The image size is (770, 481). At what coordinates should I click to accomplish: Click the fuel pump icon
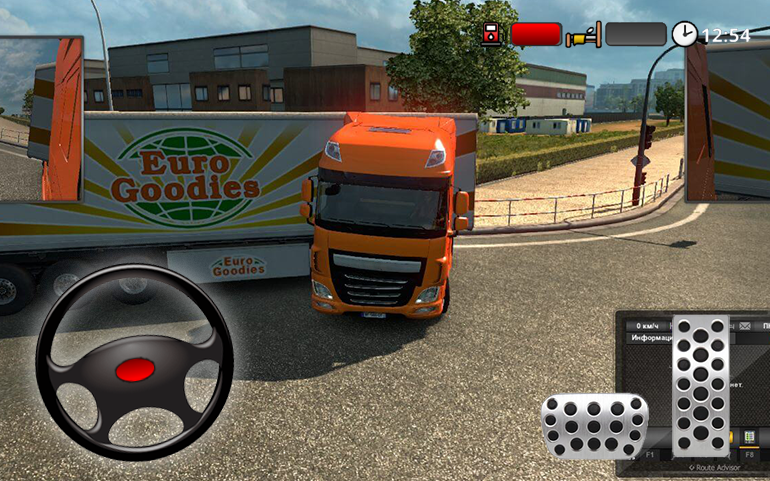492,35
